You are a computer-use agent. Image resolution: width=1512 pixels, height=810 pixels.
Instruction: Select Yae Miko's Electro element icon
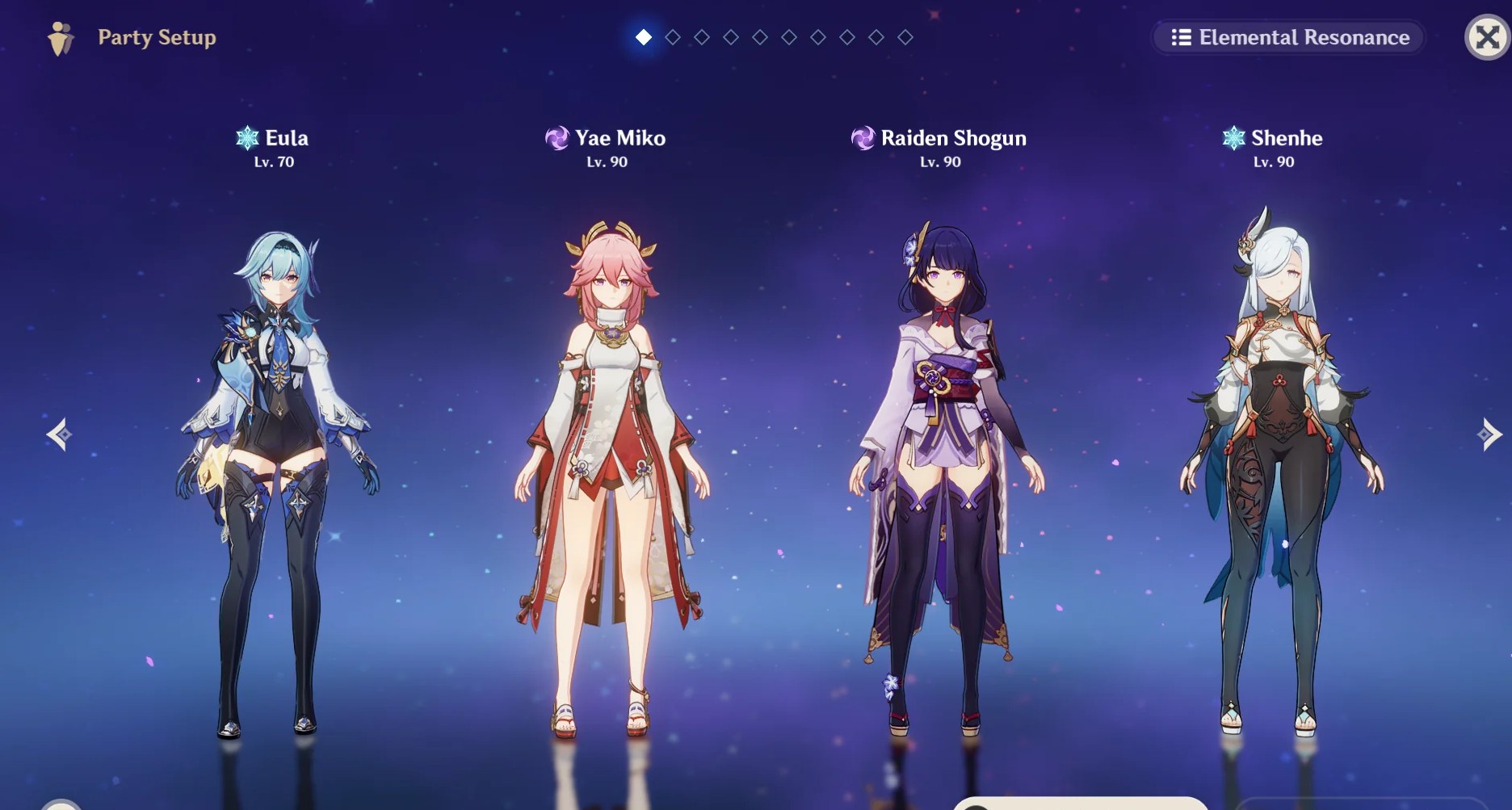[x=556, y=138]
